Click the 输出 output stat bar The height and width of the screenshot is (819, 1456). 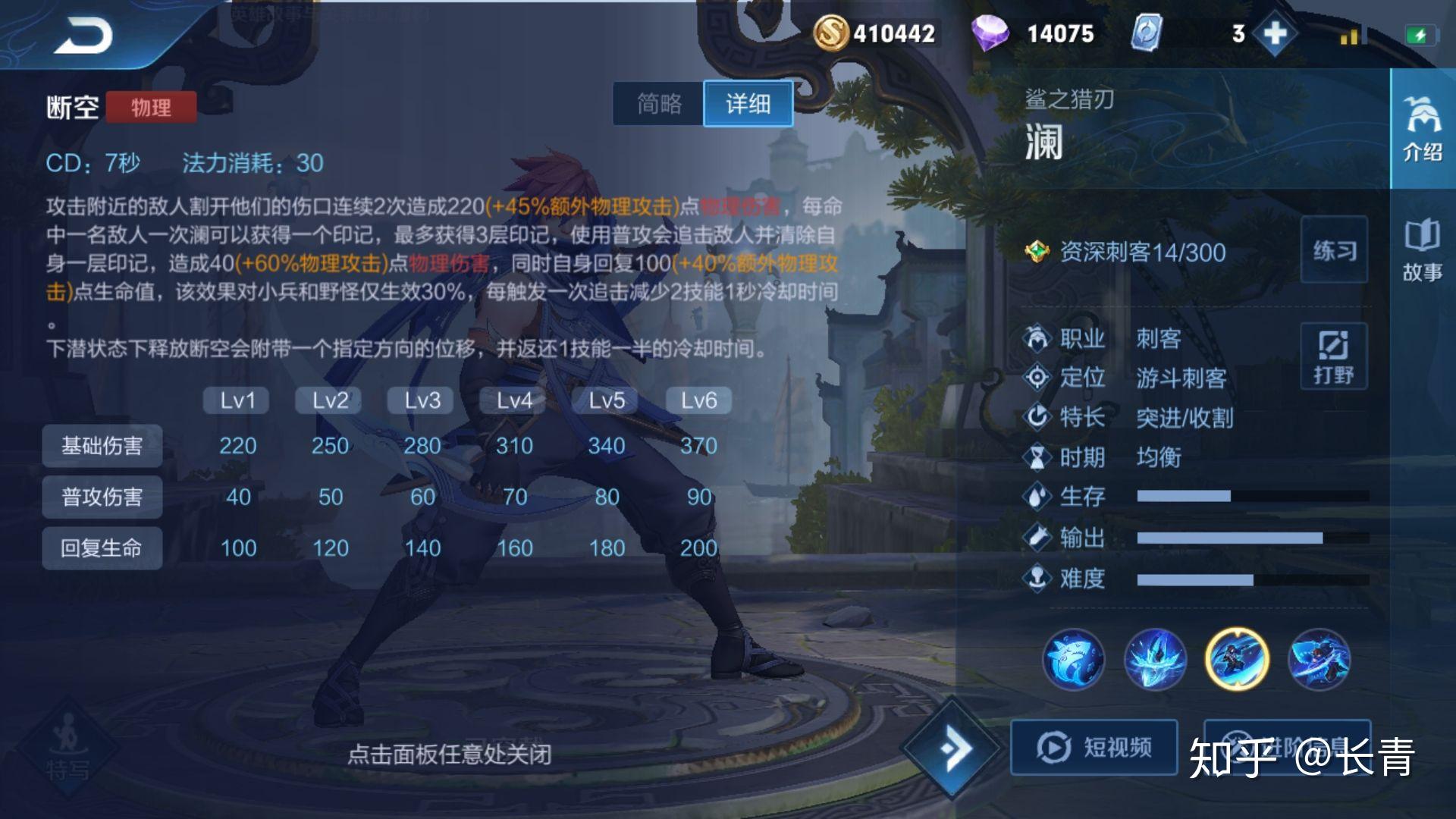click(1213, 537)
